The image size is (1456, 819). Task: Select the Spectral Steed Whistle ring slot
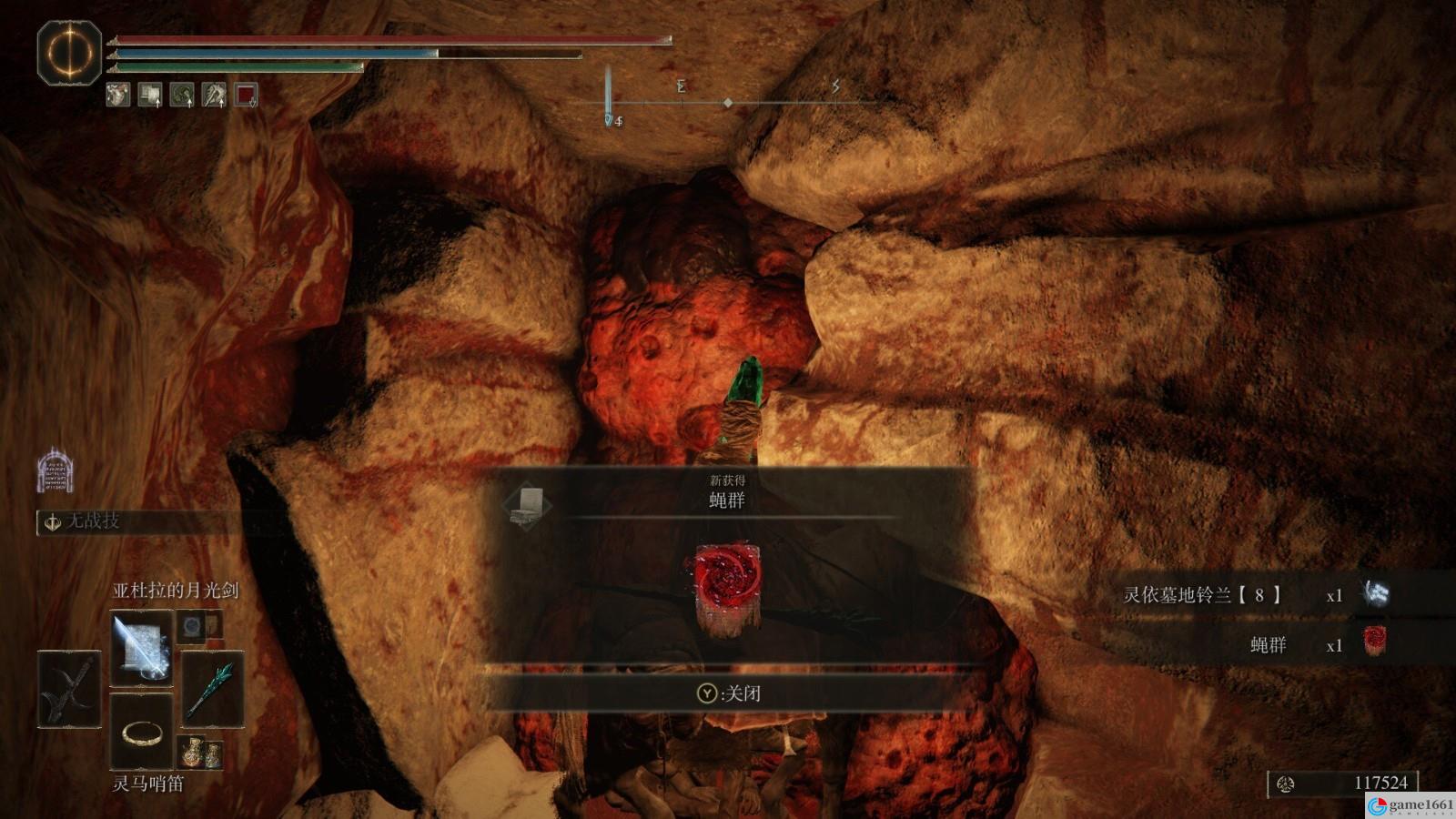(141, 731)
